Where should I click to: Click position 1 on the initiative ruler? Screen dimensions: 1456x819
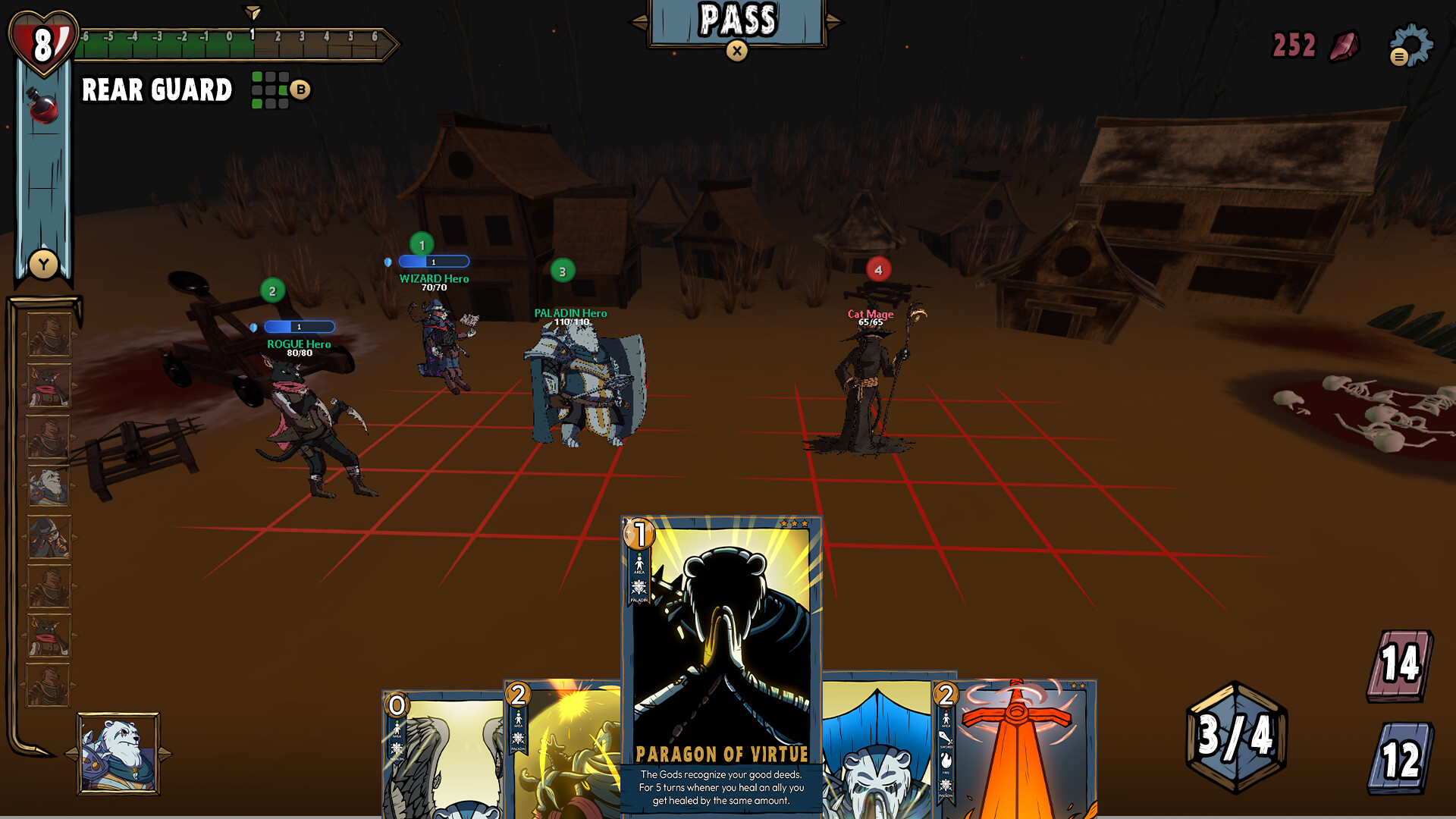(x=251, y=36)
